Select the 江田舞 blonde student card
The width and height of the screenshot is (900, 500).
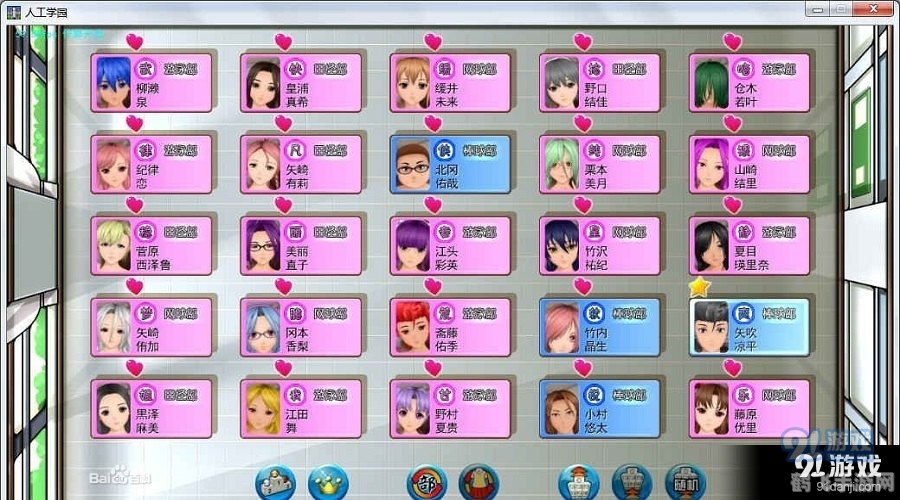point(301,408)
